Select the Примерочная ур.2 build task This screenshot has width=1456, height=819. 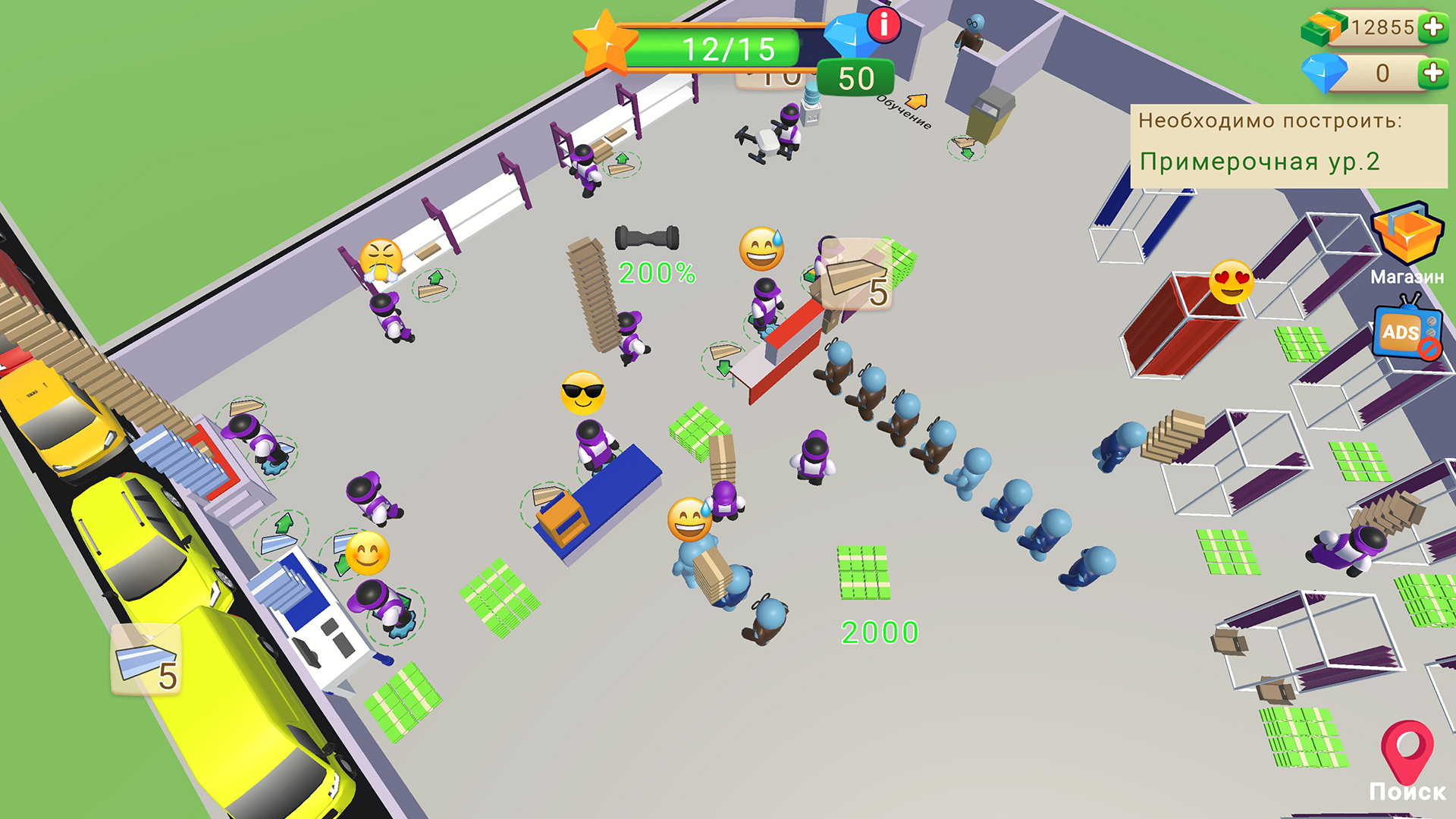click(x=1260, y=160)
